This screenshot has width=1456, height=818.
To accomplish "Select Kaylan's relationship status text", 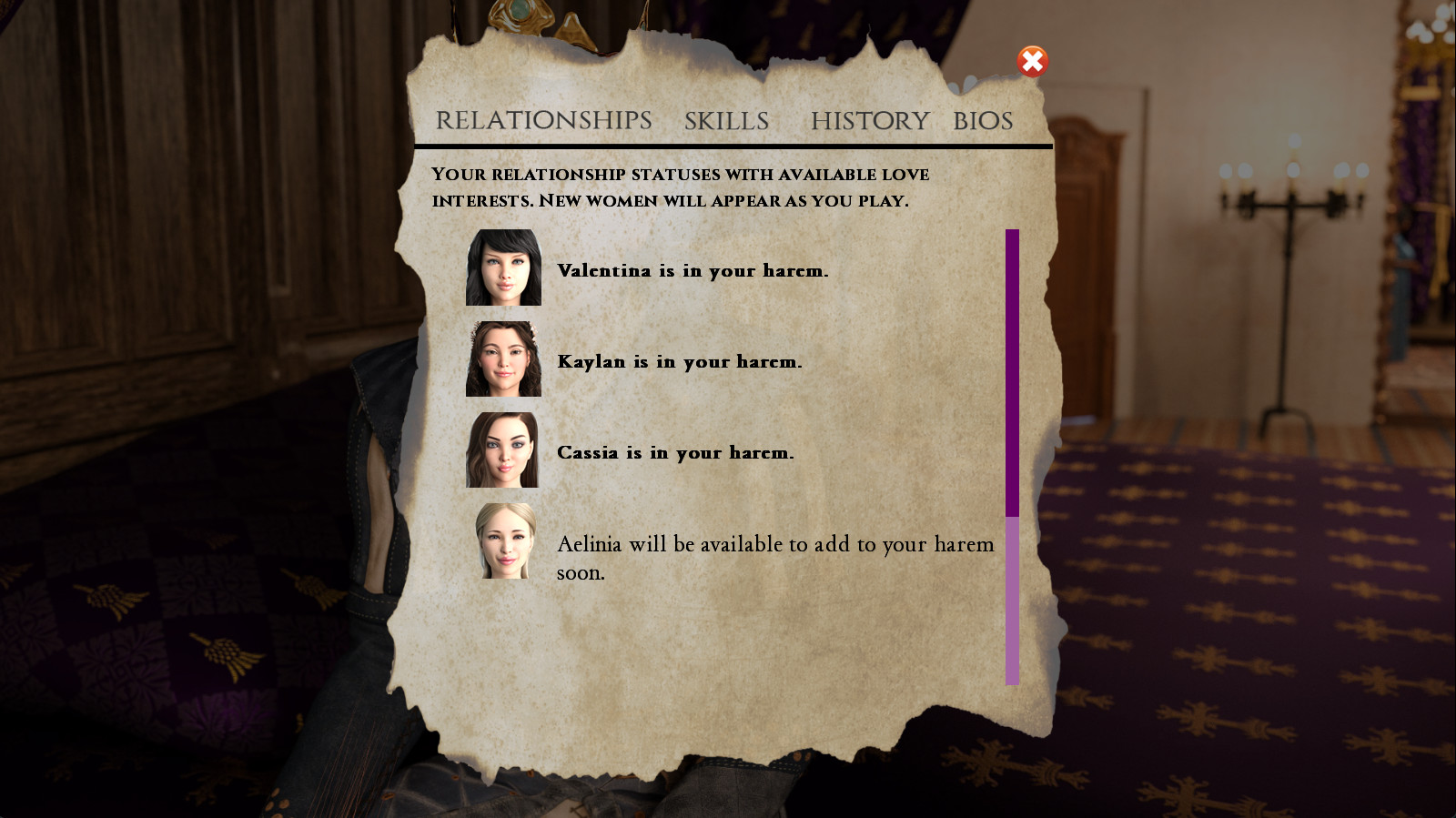I will click(x=680, y=361).
